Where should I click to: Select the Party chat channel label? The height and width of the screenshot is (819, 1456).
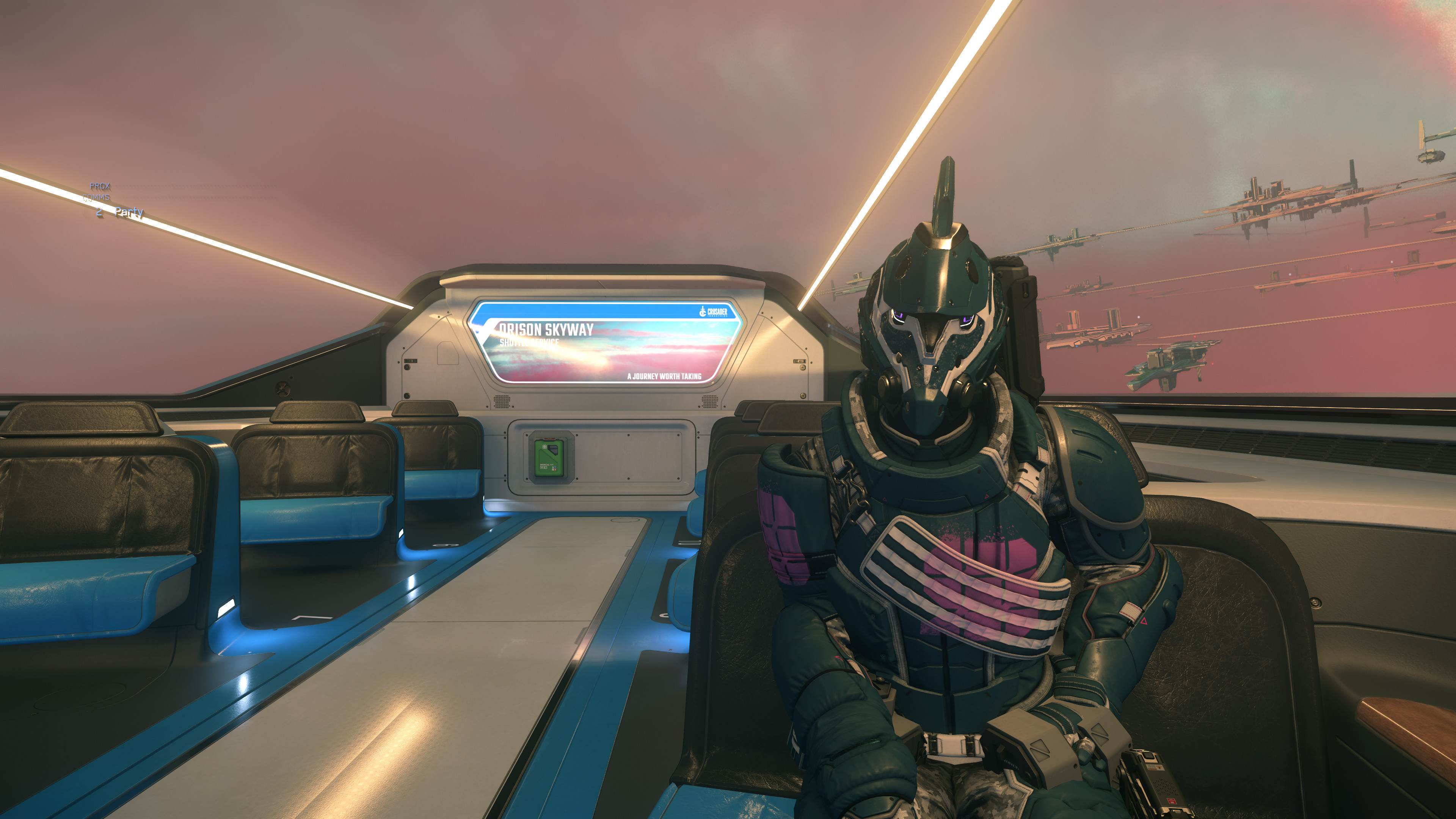[129, 212]
